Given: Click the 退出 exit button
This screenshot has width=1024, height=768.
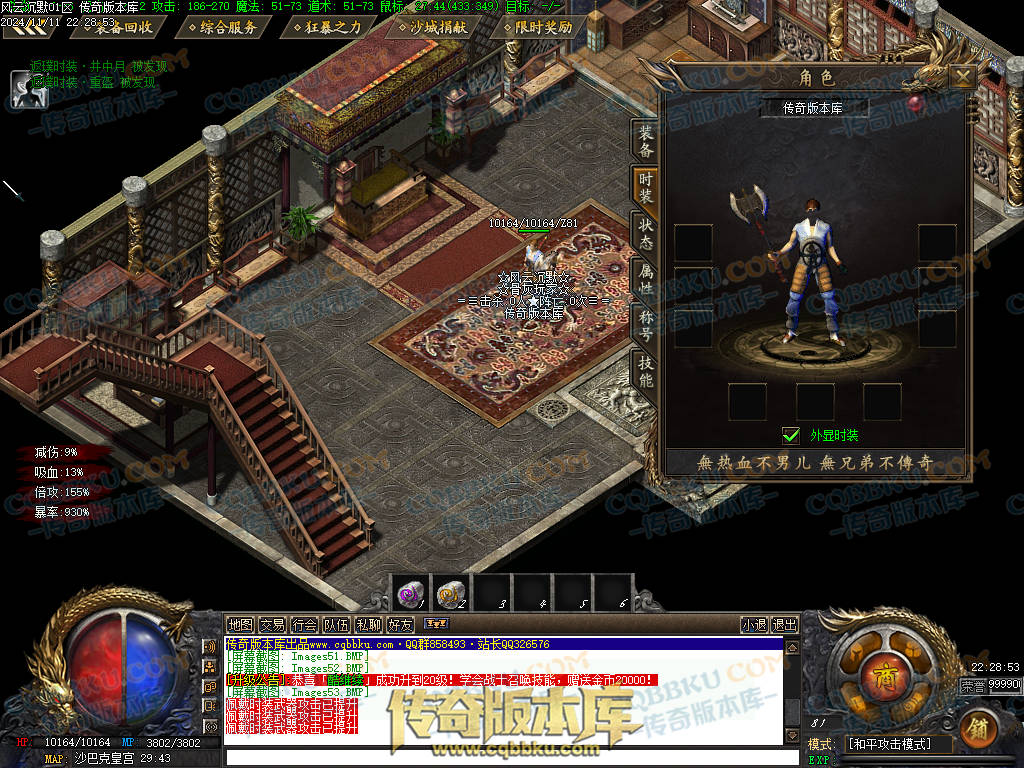Looking at the screenshot, I should pos(785,625).
